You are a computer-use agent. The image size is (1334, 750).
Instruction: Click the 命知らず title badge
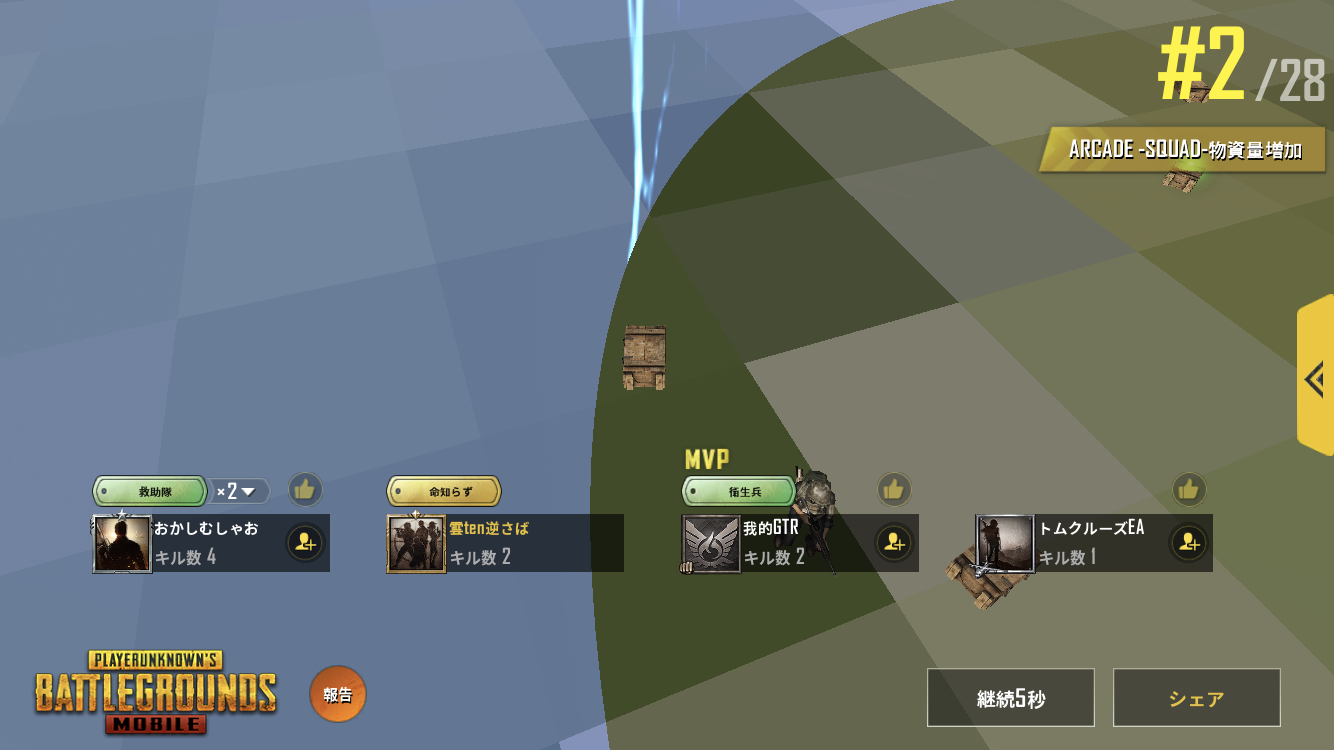coord(444,491)
